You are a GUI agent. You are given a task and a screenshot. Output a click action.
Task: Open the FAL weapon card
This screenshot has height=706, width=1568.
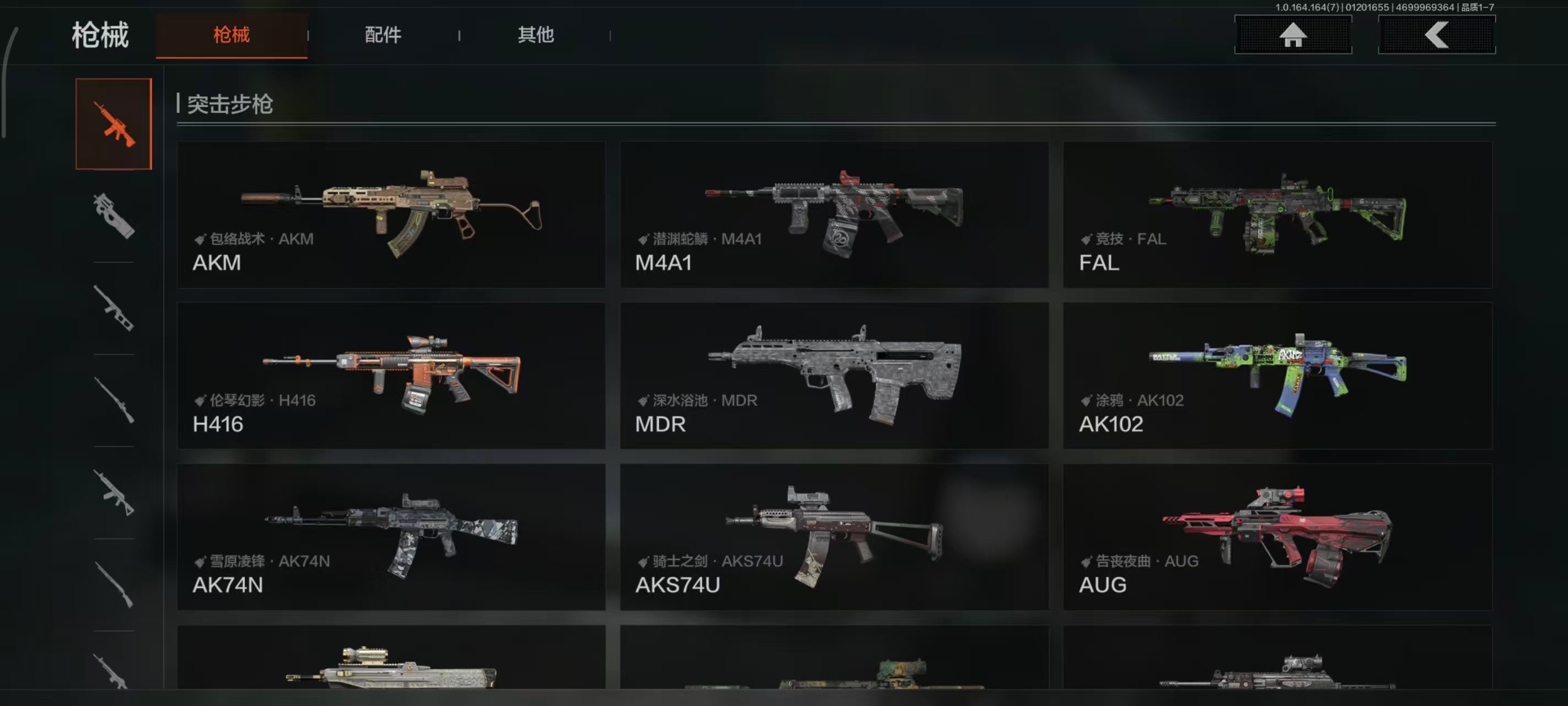click(1277, 215)
